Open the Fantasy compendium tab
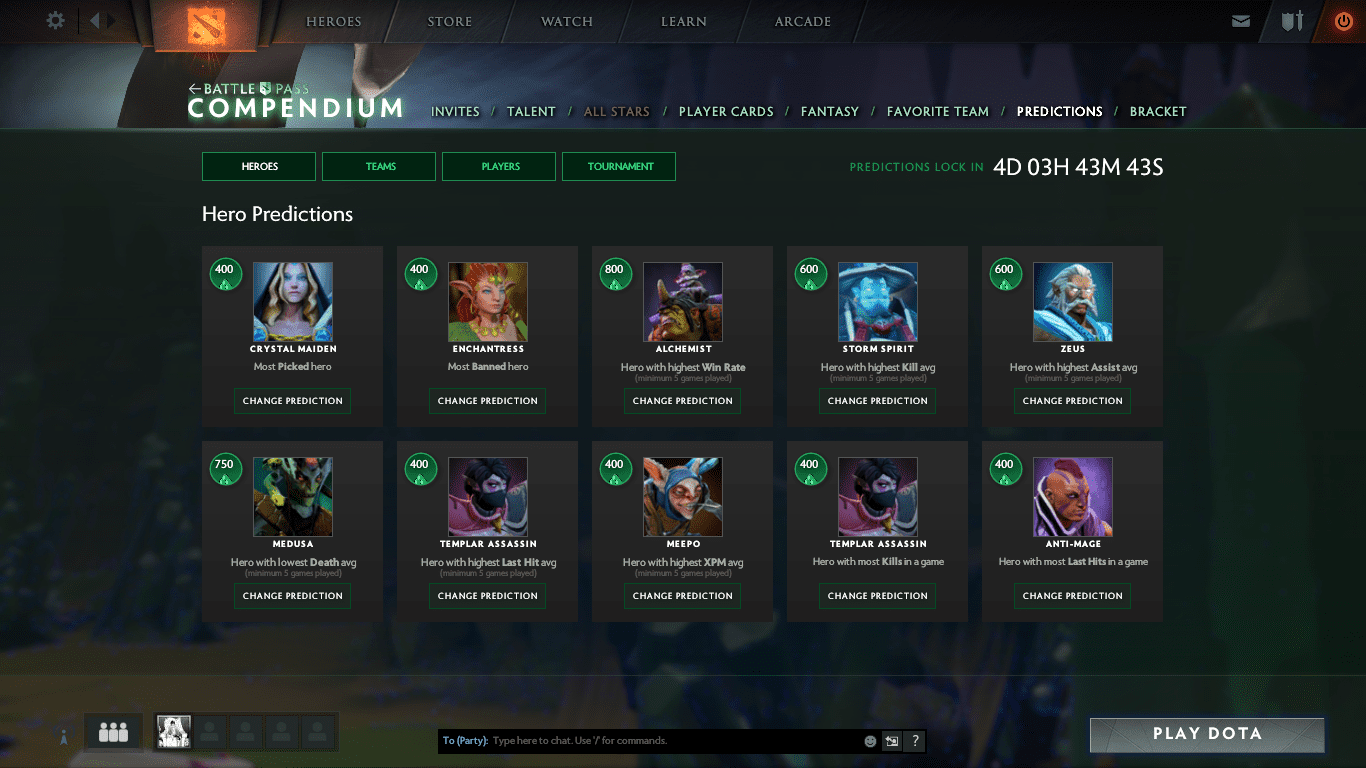Screen dimensions: 1366x768 point(829,112)
